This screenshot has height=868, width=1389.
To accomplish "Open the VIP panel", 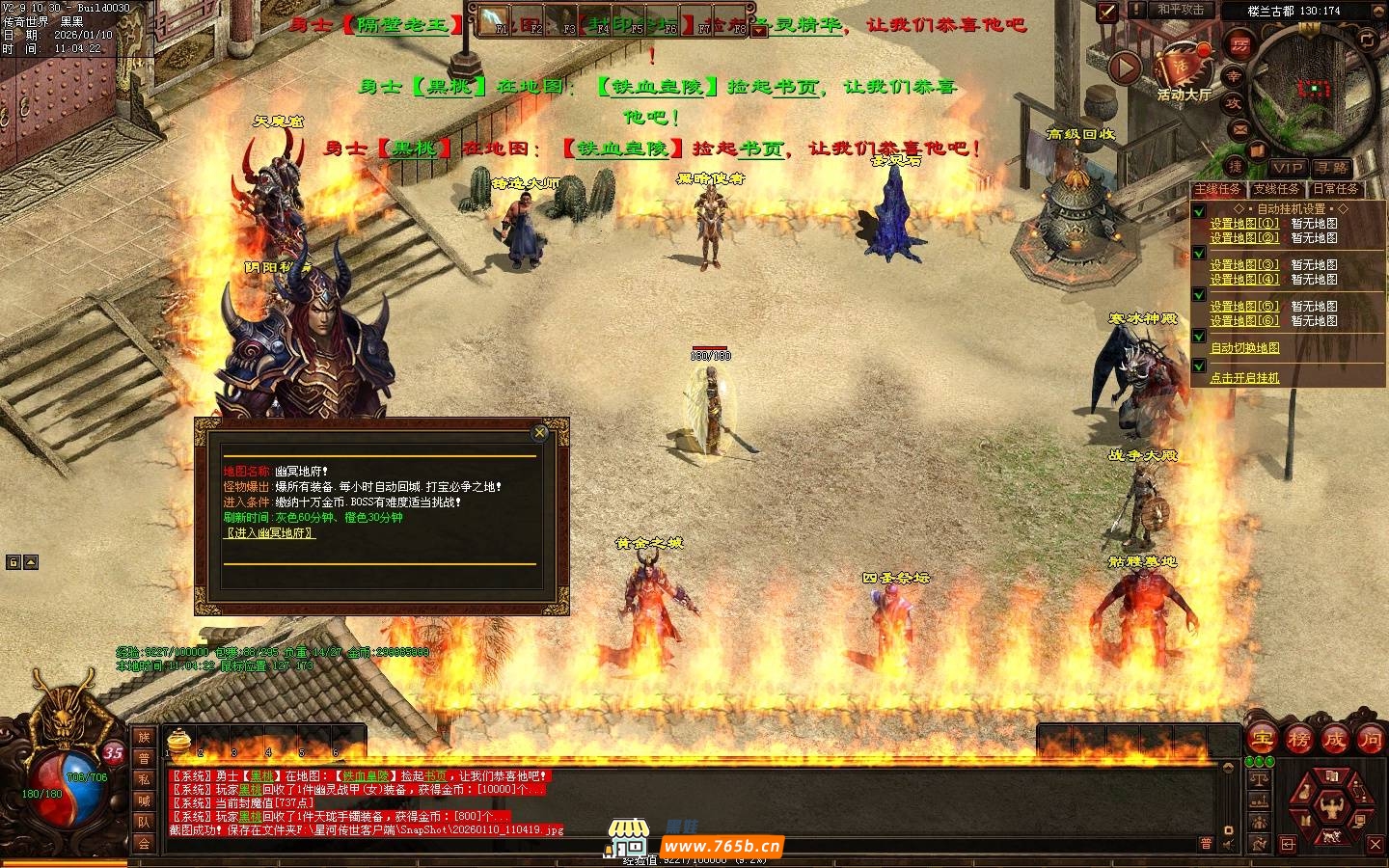I will pyautogui.click(x=1288, y=168).
